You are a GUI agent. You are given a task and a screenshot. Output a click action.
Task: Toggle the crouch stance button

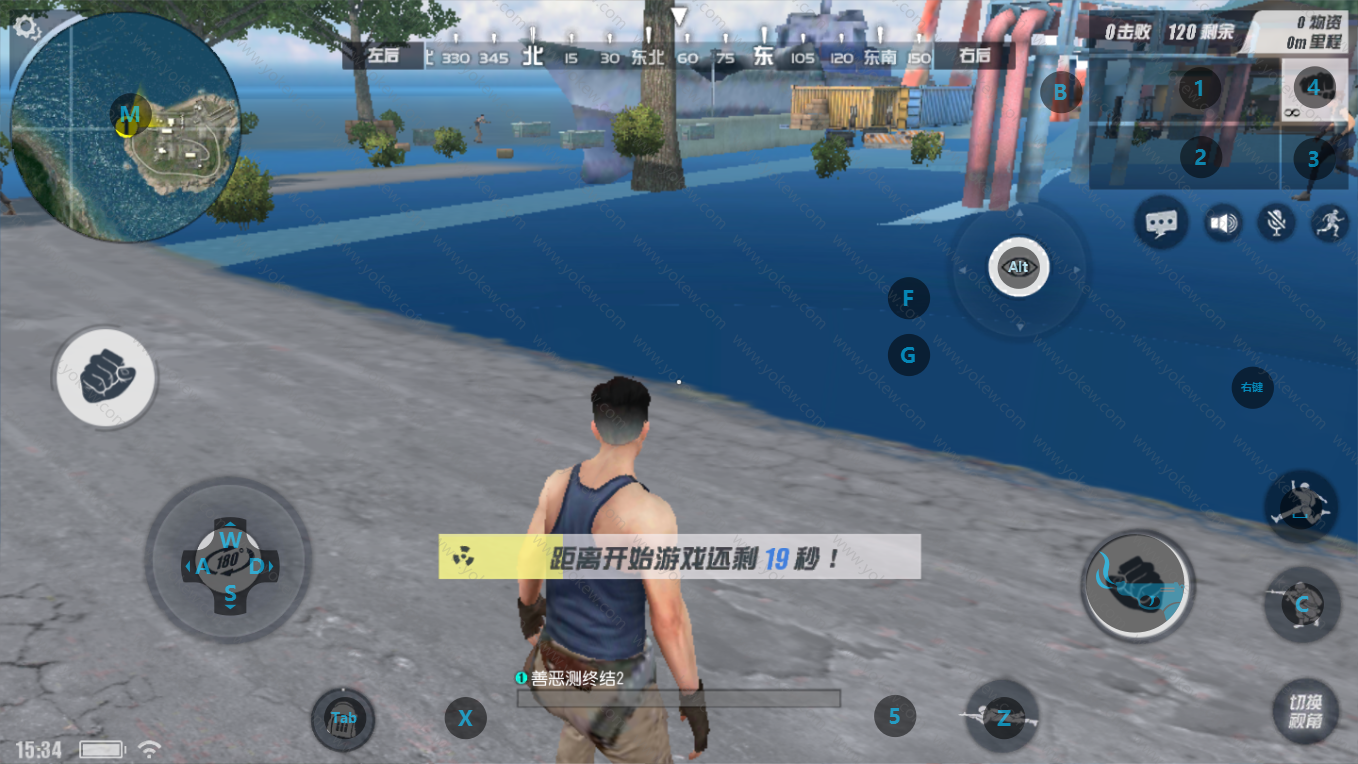coord(1301,603)
